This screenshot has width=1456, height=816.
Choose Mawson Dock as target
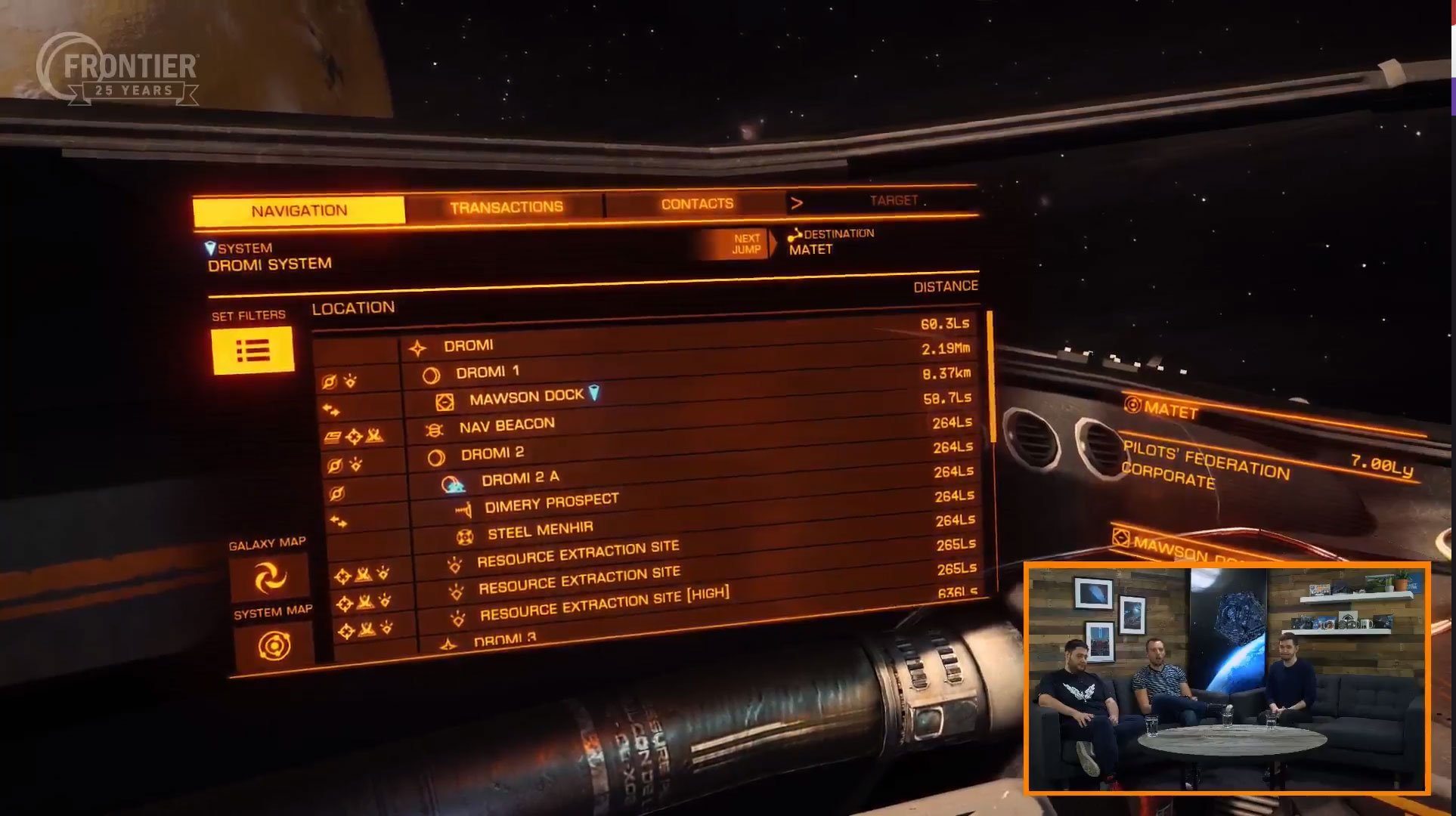[526, 397]
